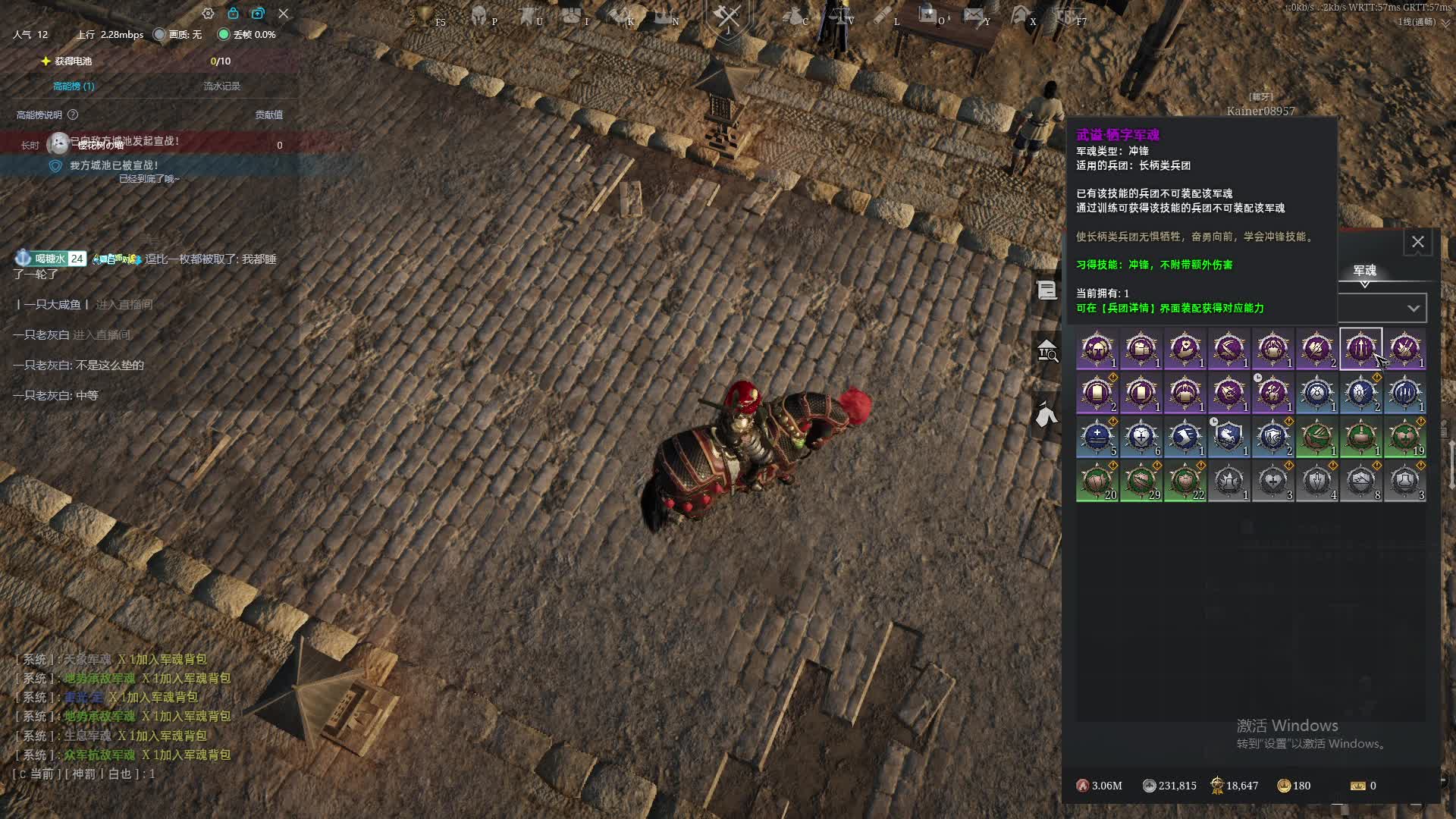The height and width of the screenshot is (819, 1456).
Task: Close the streaming overlay panel
Action: [283, 14]
